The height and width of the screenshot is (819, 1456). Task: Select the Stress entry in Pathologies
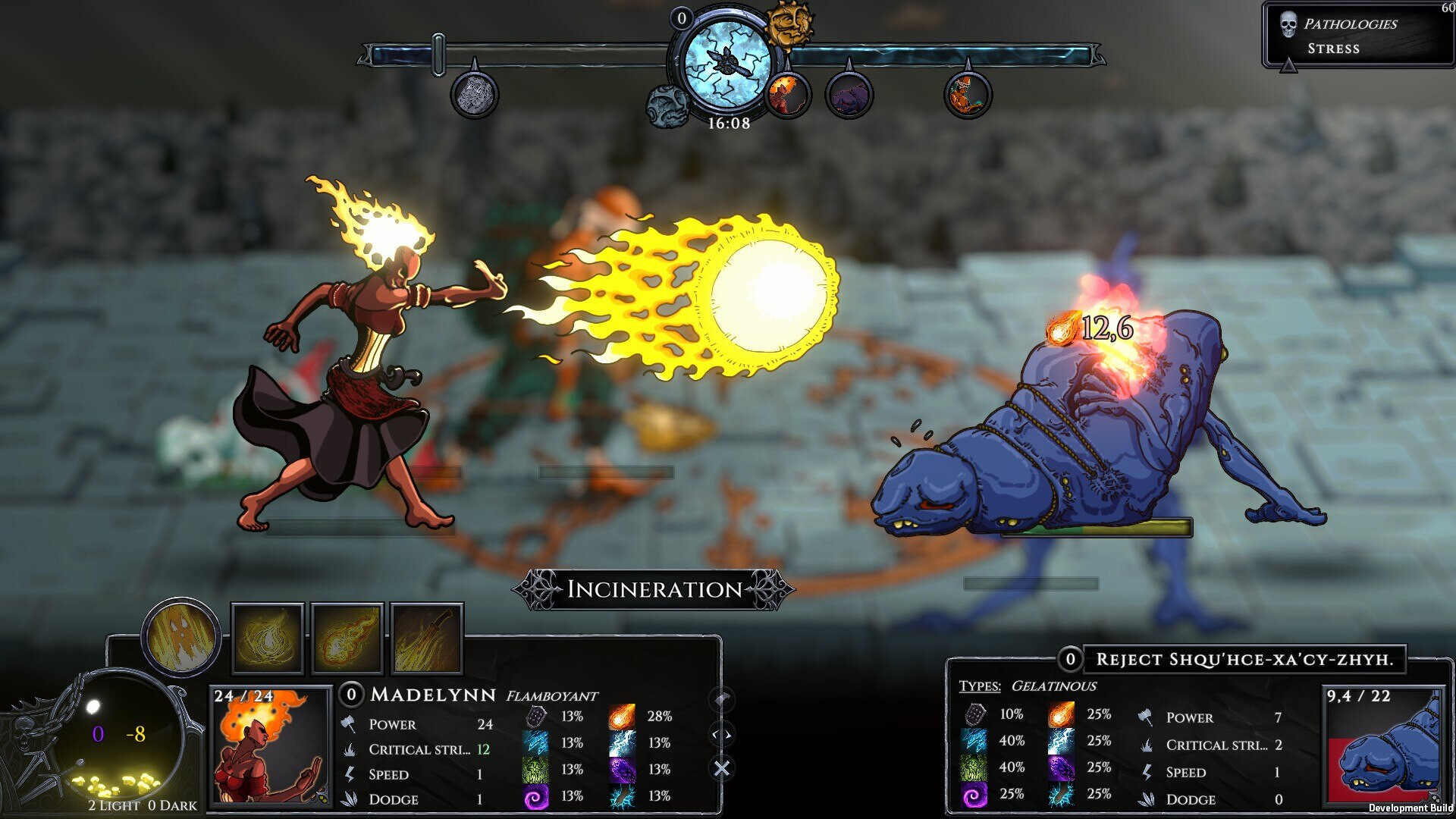pyautogui.click(x=1335, y=49)
